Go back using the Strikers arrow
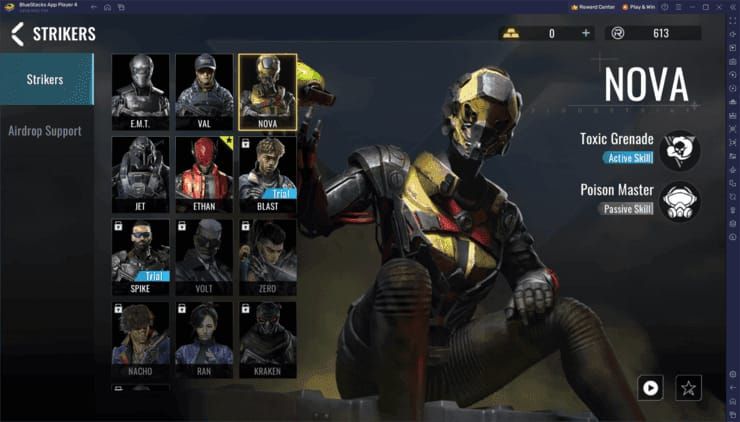Screen dimensions: 740x422 click(x=17, y=34)
